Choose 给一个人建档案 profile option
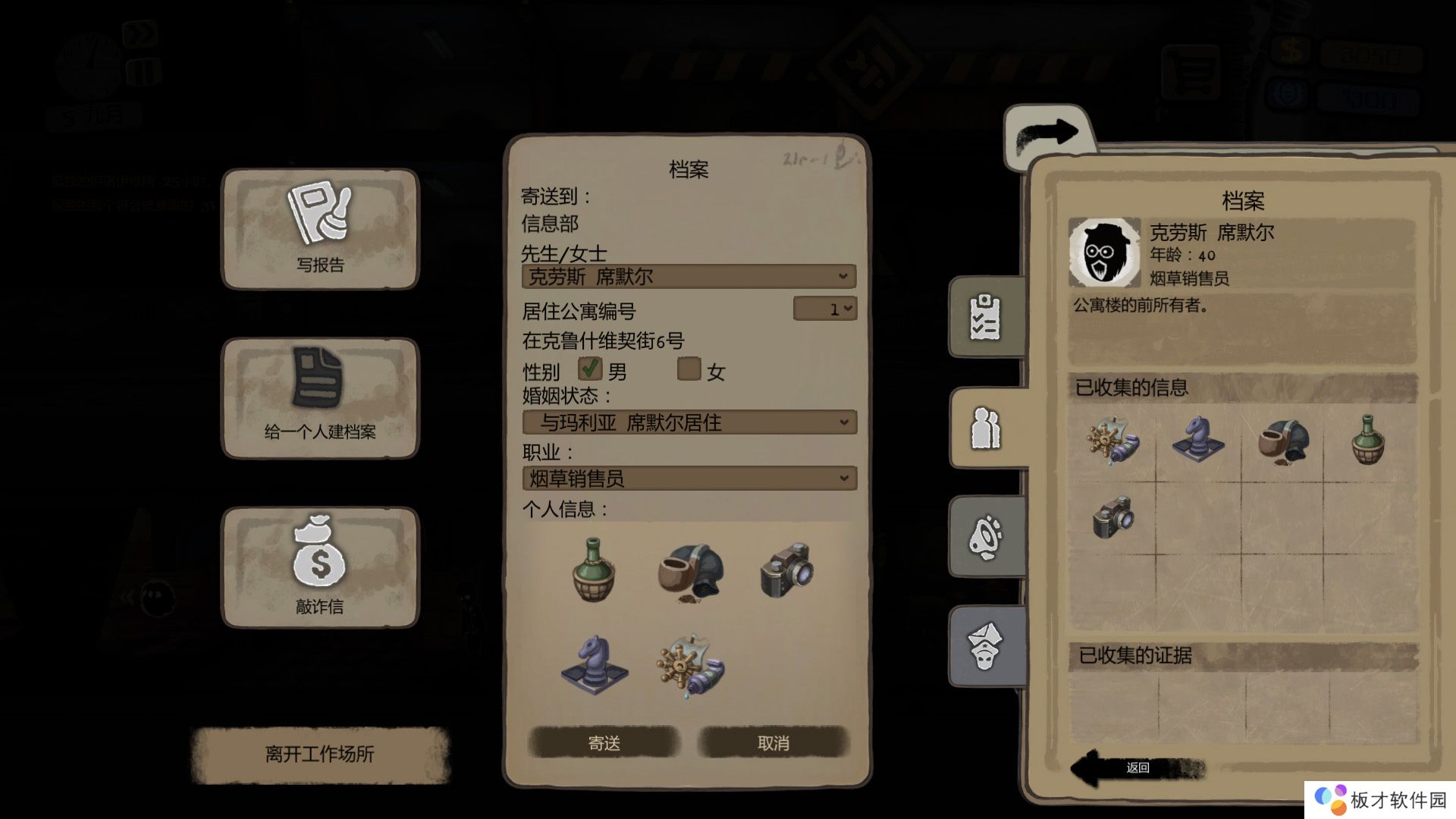This screenshot has width=1456, height=819. click(x=320, y=398)
